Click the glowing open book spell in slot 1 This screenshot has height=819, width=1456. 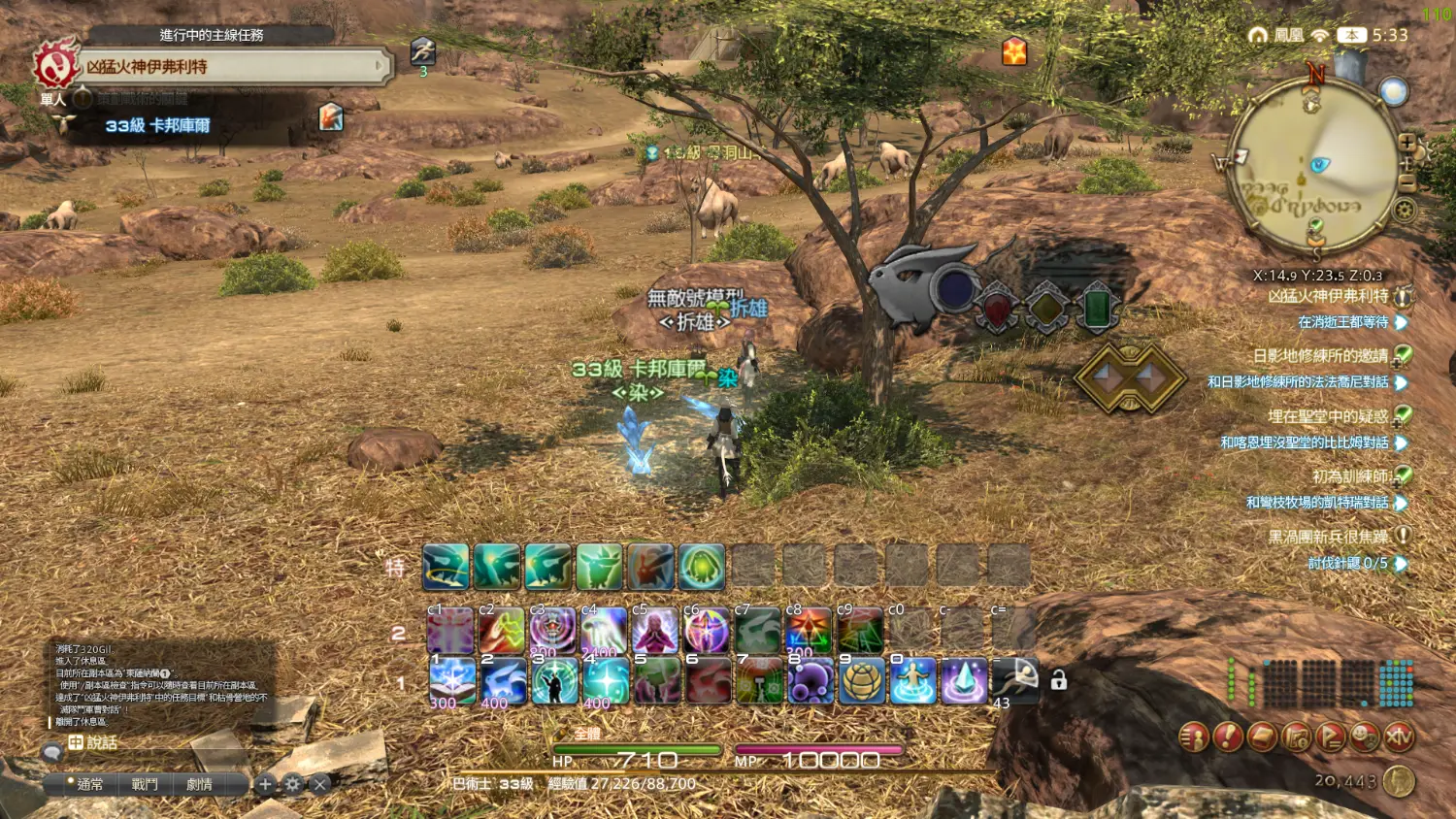(x=451, y=680)
